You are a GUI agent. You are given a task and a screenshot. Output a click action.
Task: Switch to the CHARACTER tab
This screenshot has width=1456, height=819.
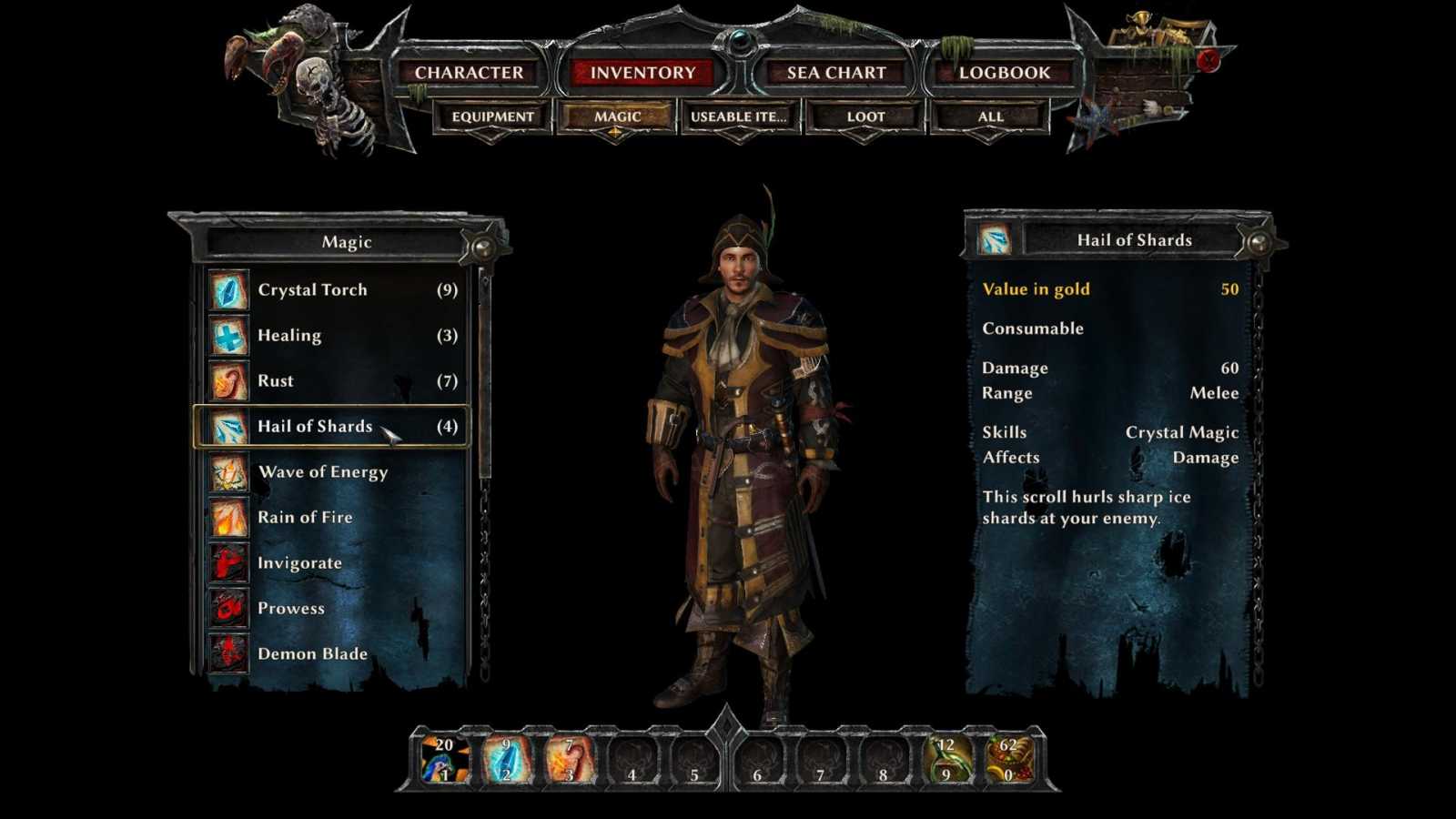[x=470, y=72]
